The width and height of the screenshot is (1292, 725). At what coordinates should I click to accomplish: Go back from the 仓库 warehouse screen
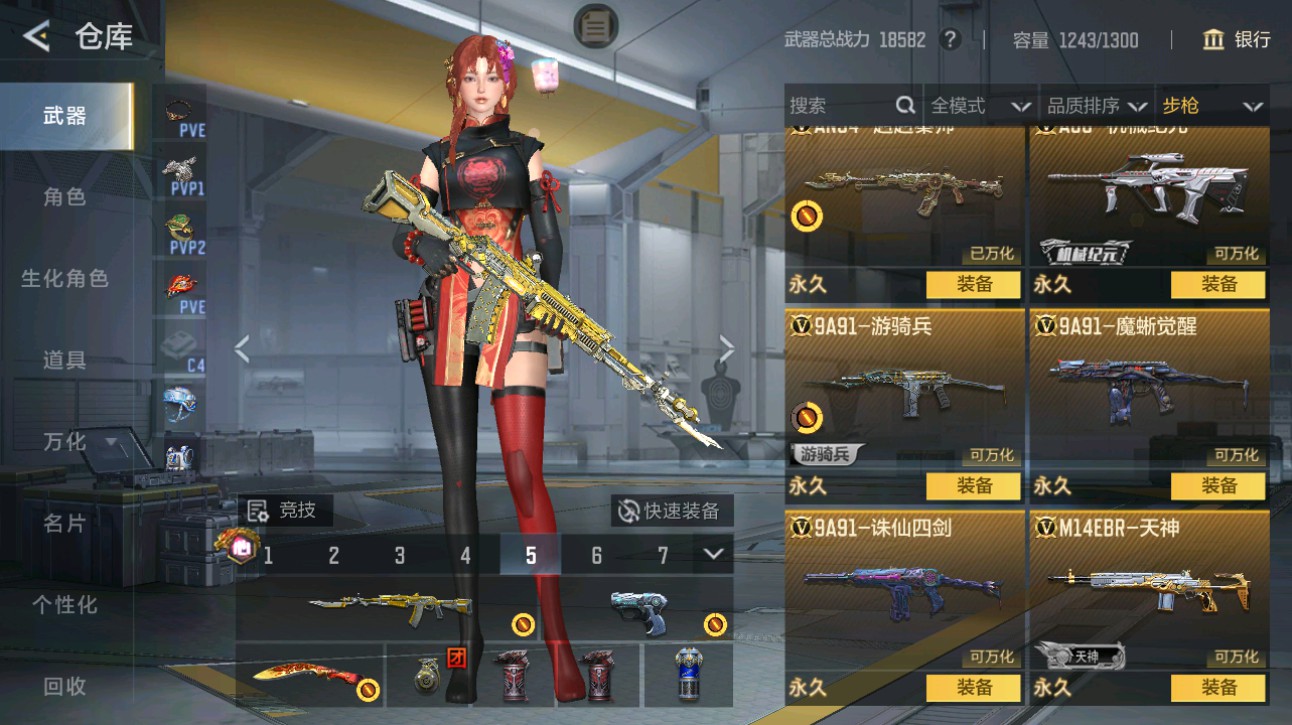(36, 38)
